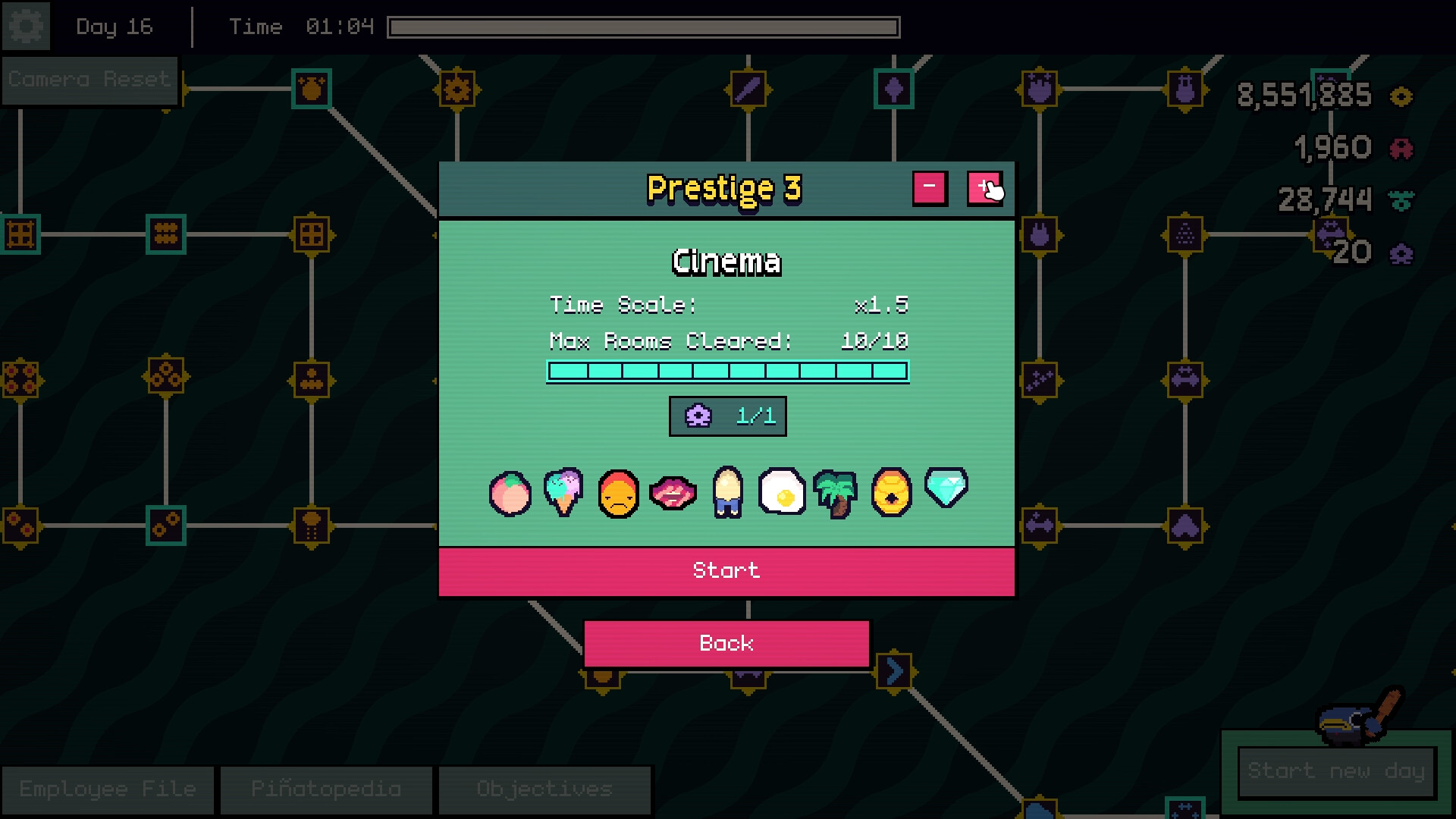Click the palm tree icon

[x=835, y=493]
